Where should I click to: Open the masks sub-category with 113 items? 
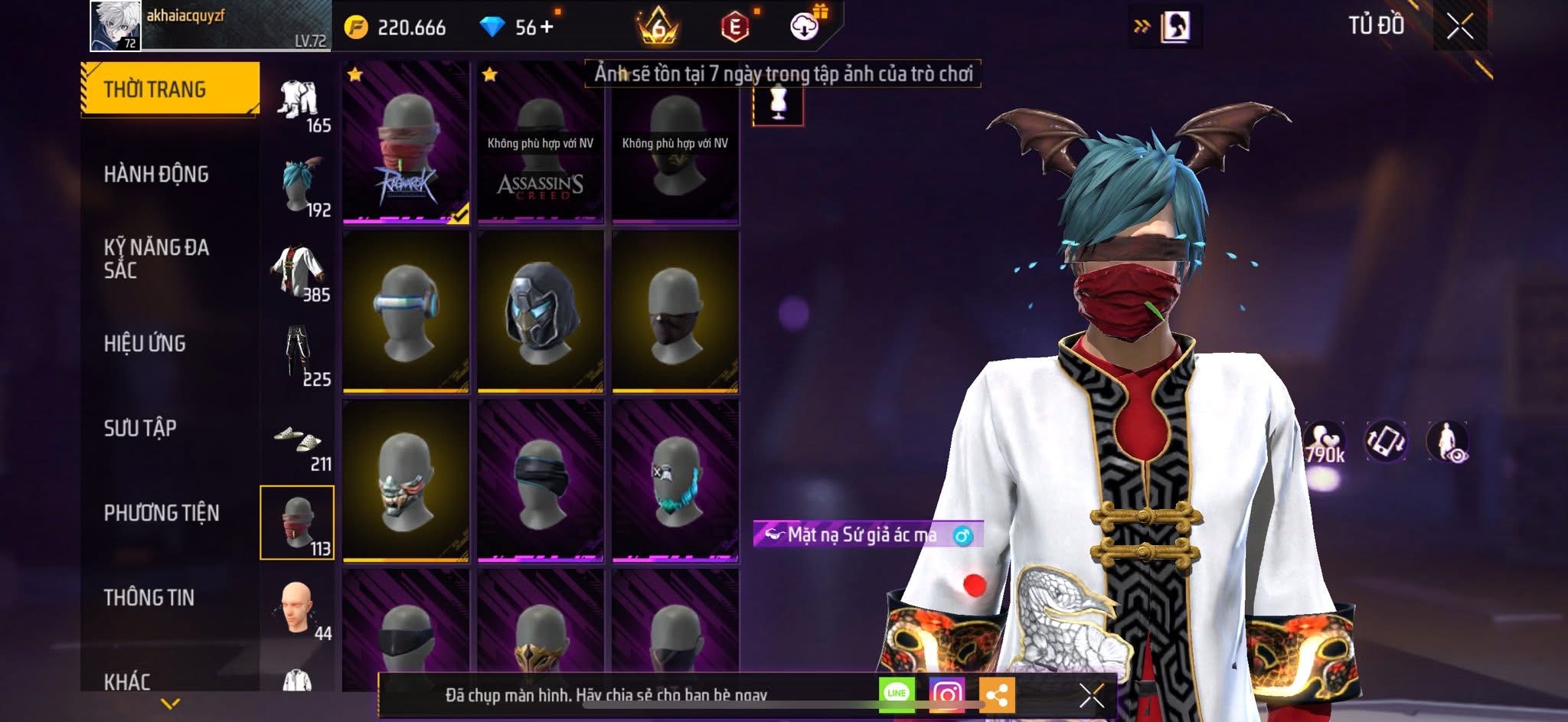[x=297, y=523]
